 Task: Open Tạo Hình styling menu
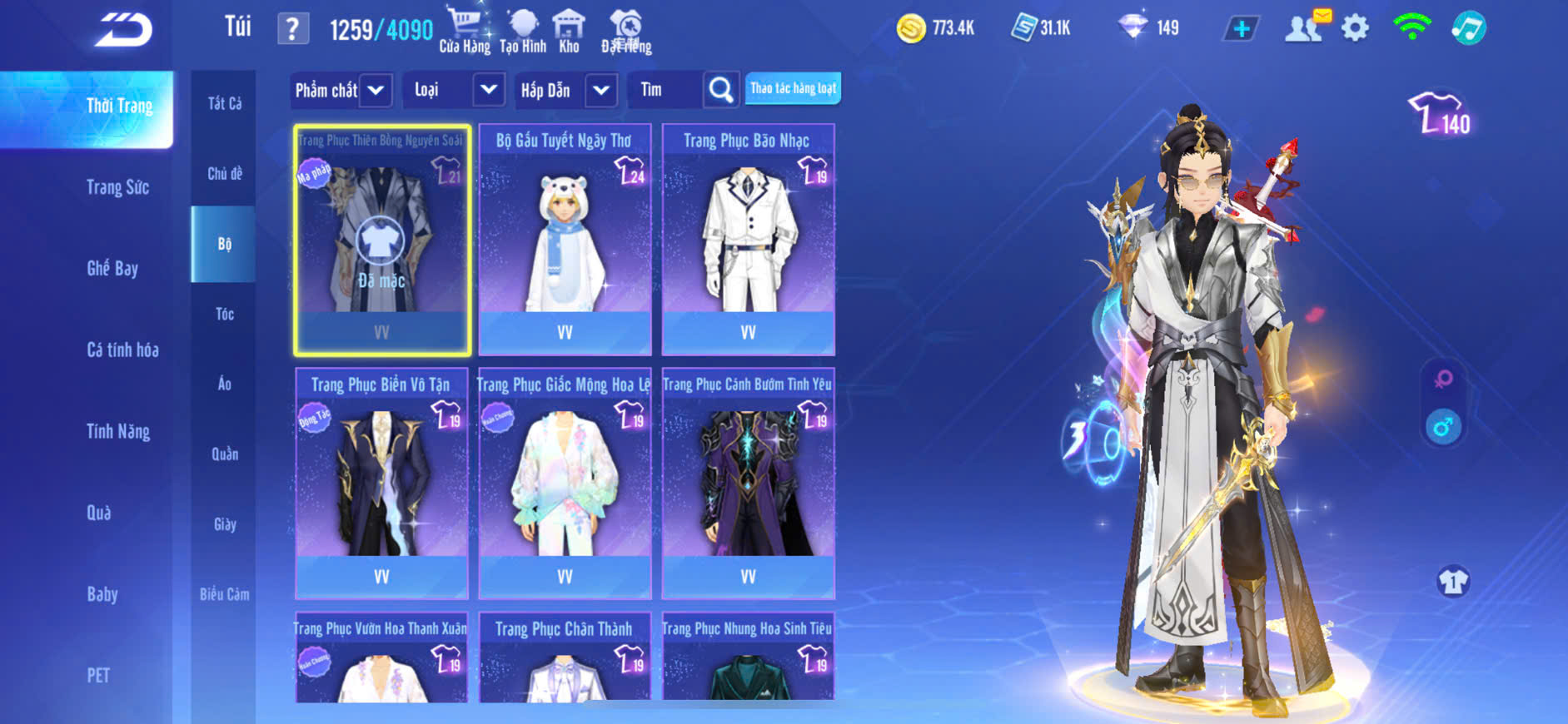pyautogui.click(x=523, y=30)
